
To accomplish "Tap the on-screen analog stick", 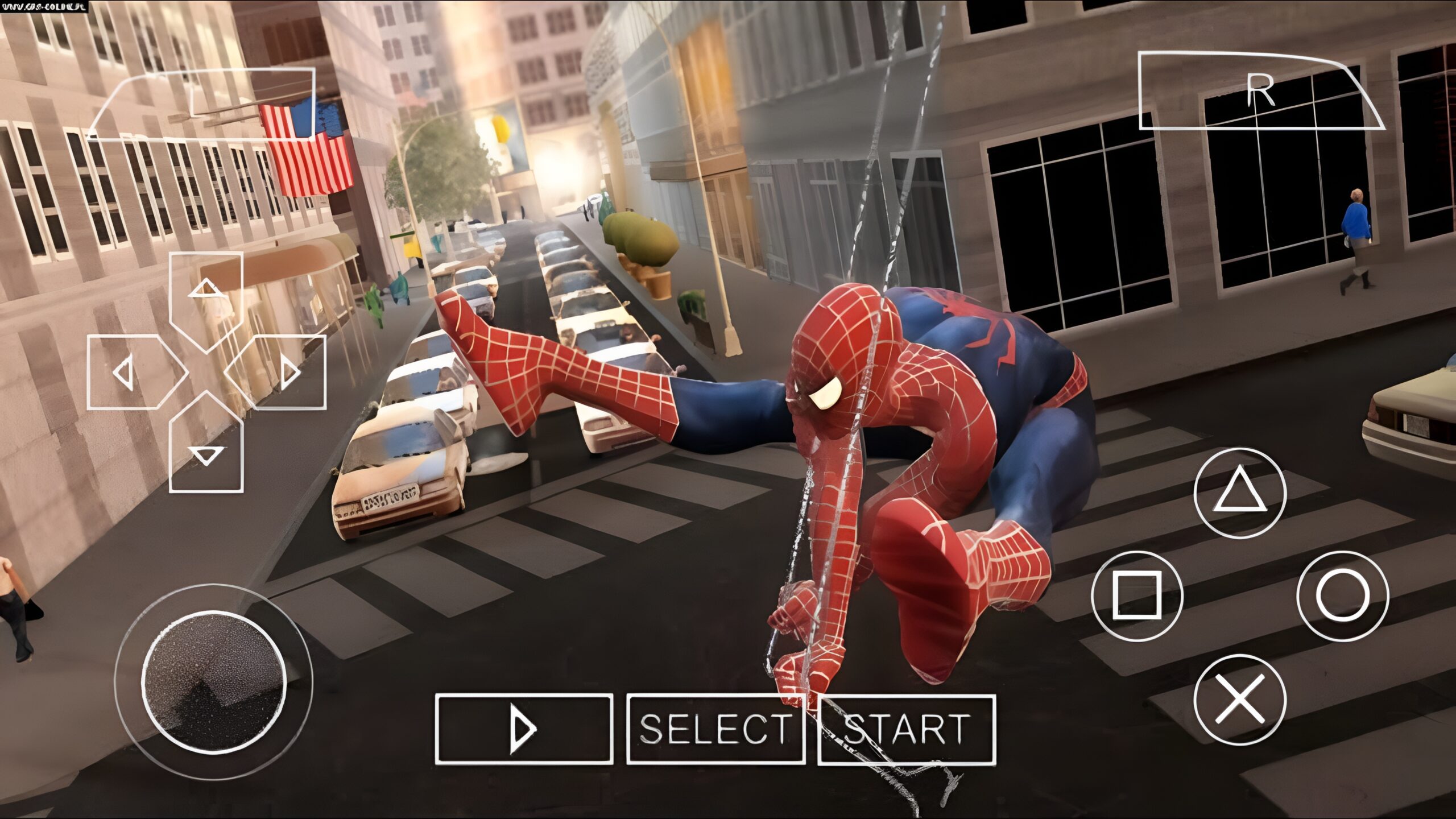I will 213,682.
